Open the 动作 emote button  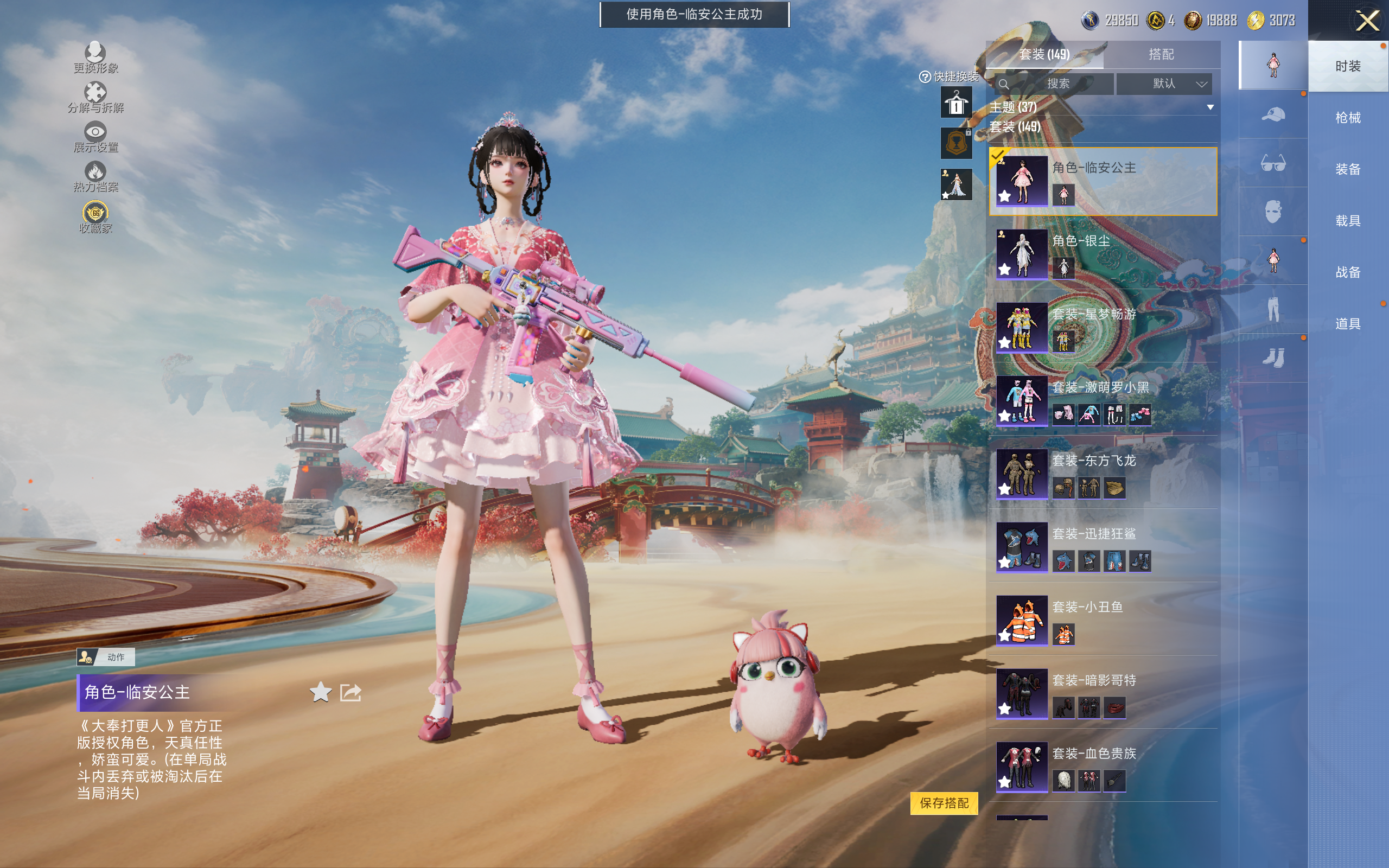click(x=106, y=657)
